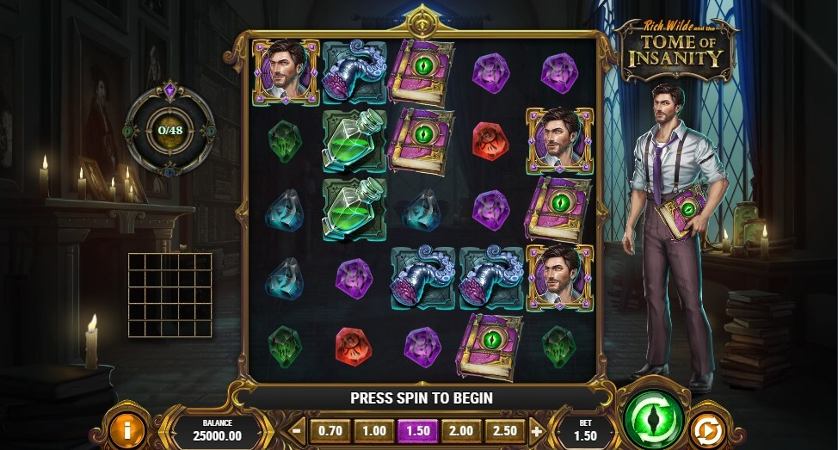The width and height of the screenshot is (838, 450).
Task: Increase the bet with the plus button
Action: 537,432
